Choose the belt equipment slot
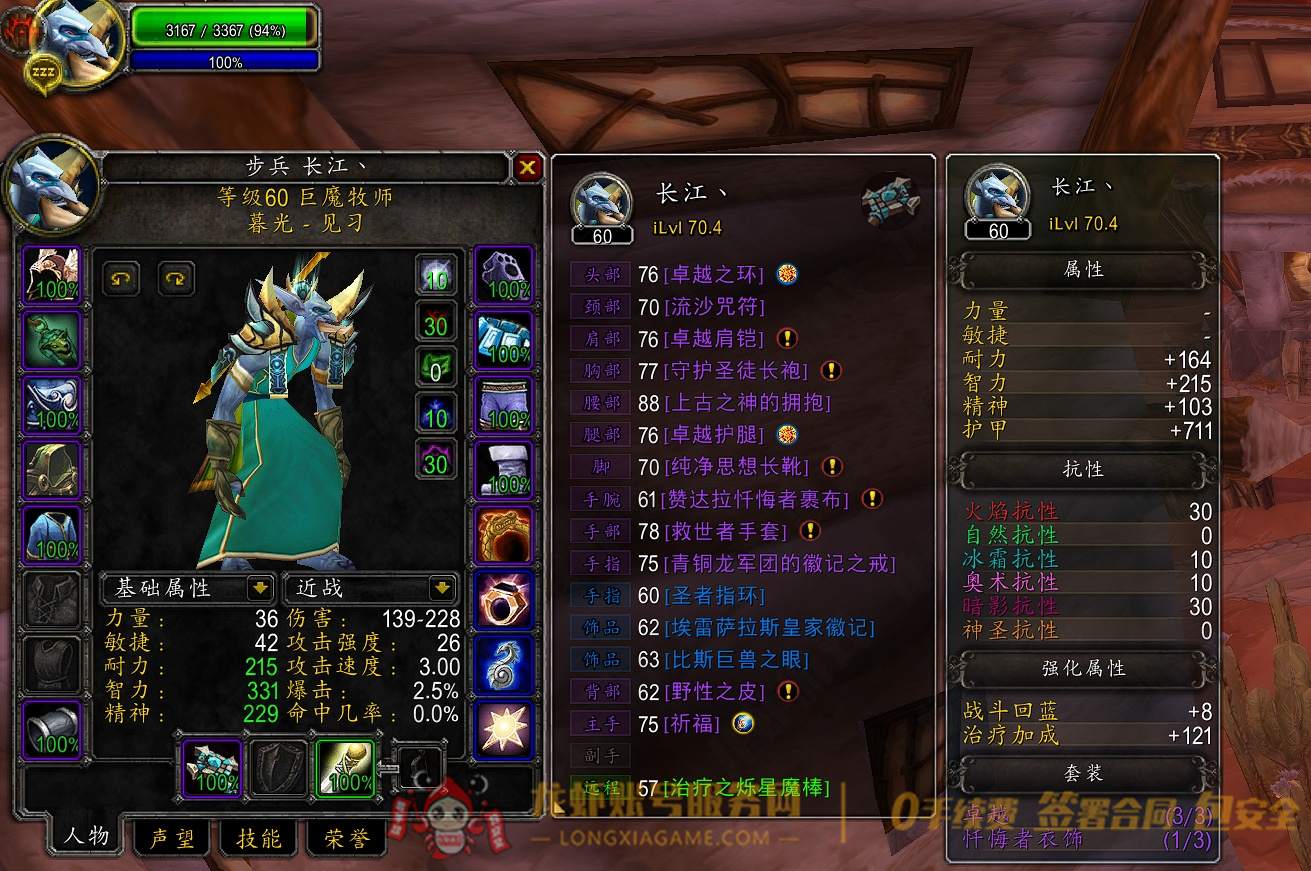 click(x=502, y=340)
